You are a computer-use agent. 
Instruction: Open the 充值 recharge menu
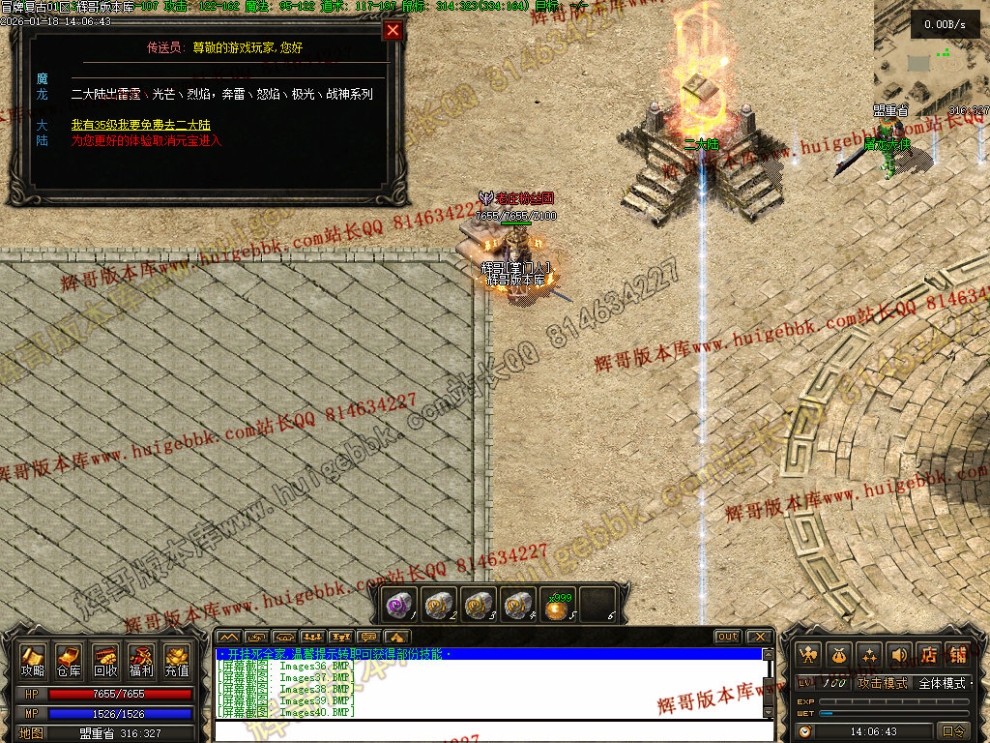177,660
